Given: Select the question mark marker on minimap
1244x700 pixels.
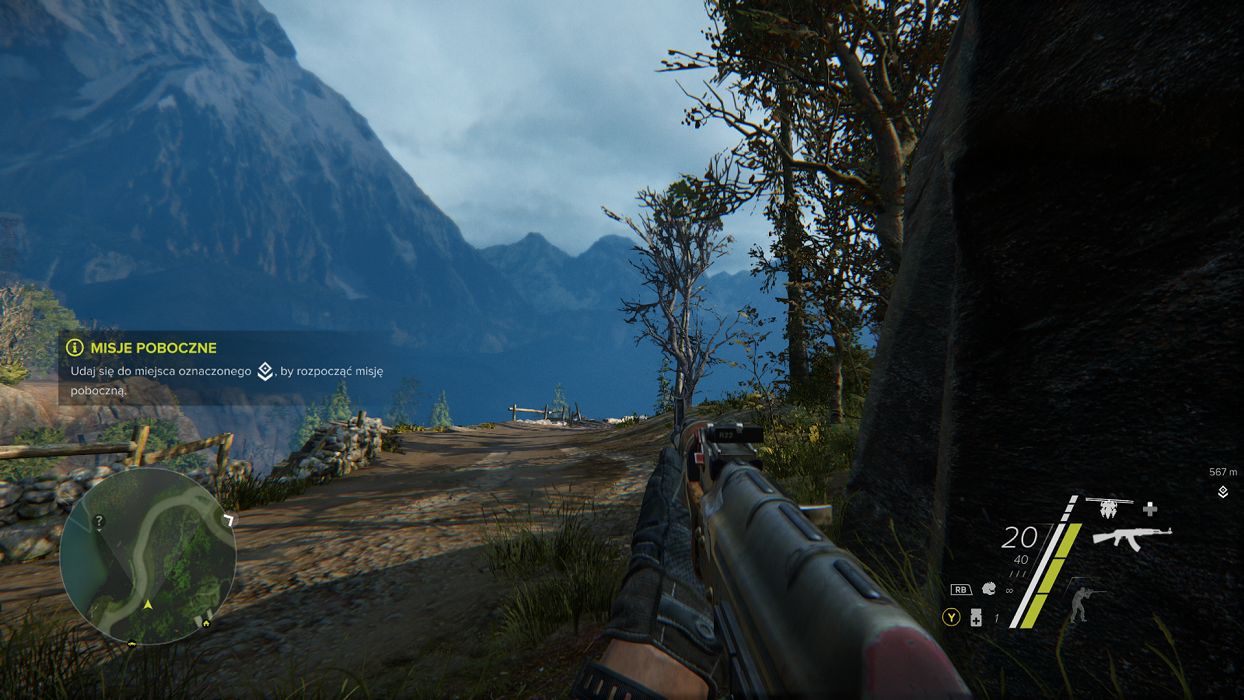Looking at the screenshot, I should point(98,522).
